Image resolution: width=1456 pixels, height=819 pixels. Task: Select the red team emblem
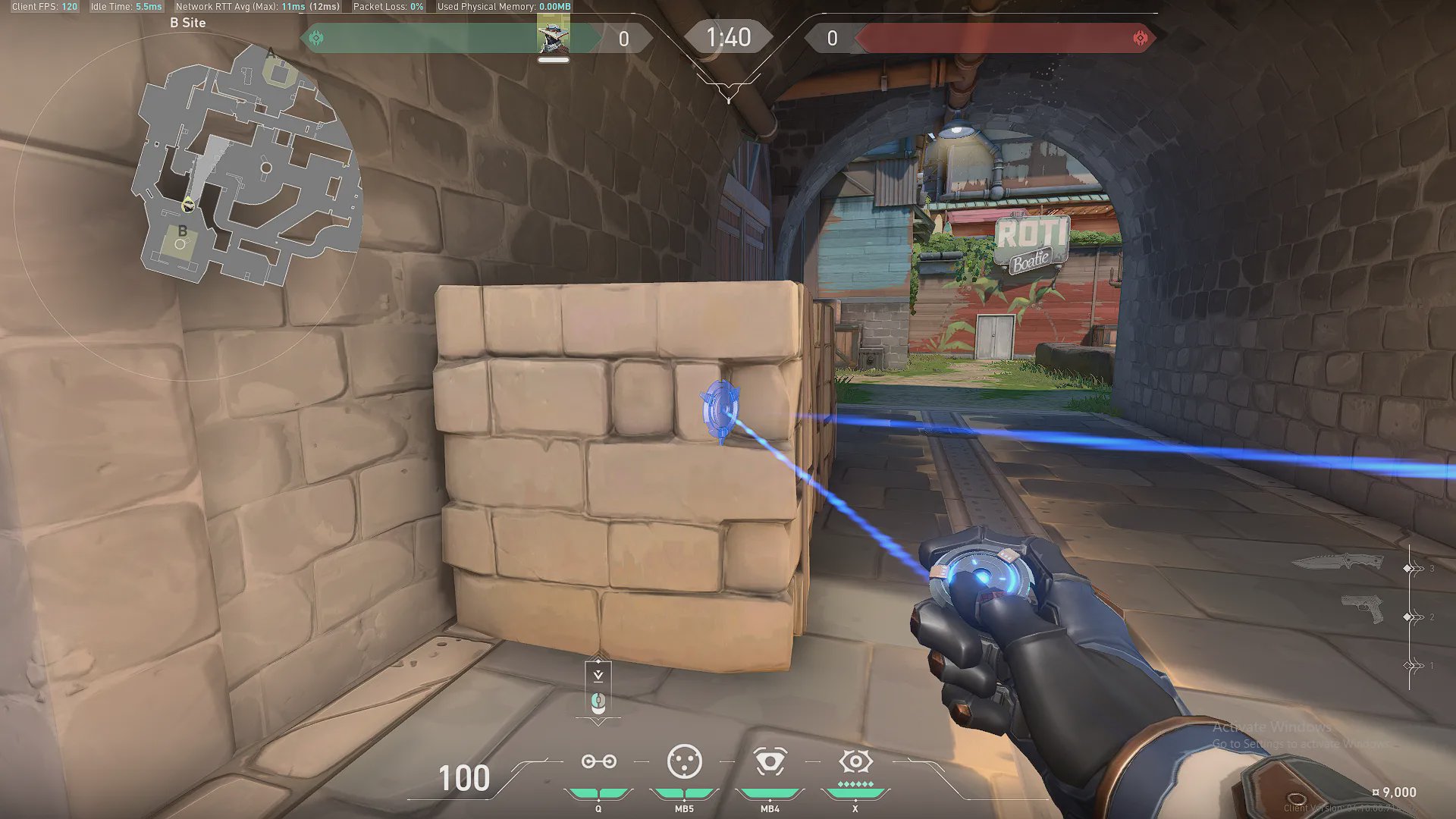click(1140, 38)
